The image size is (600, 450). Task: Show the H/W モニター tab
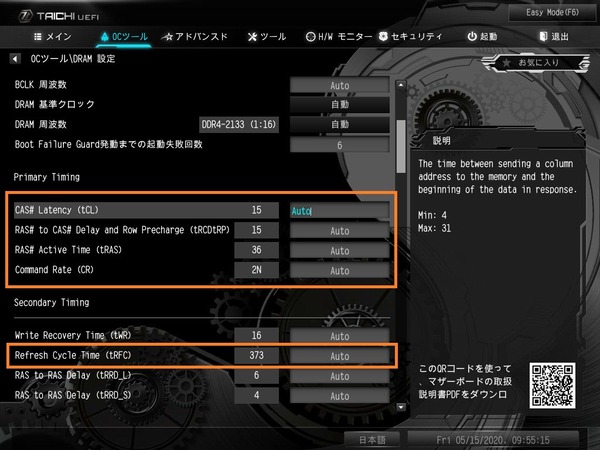(x=339, y=37)
